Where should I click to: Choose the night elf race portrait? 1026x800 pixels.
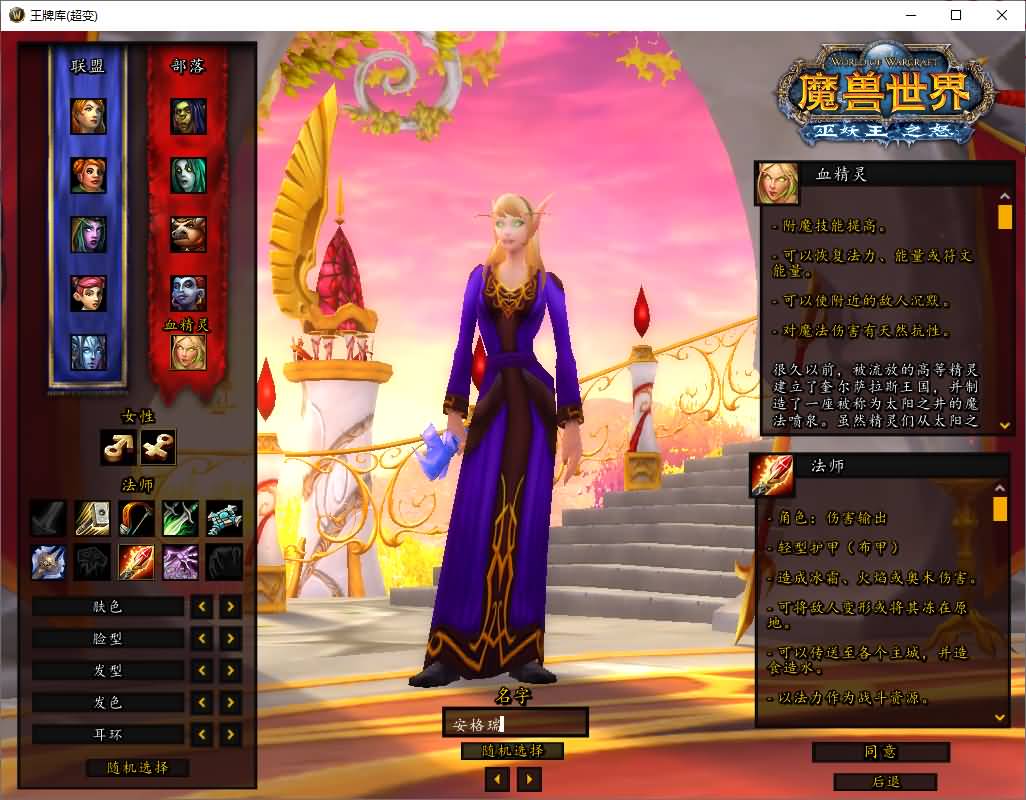[88, 234]
